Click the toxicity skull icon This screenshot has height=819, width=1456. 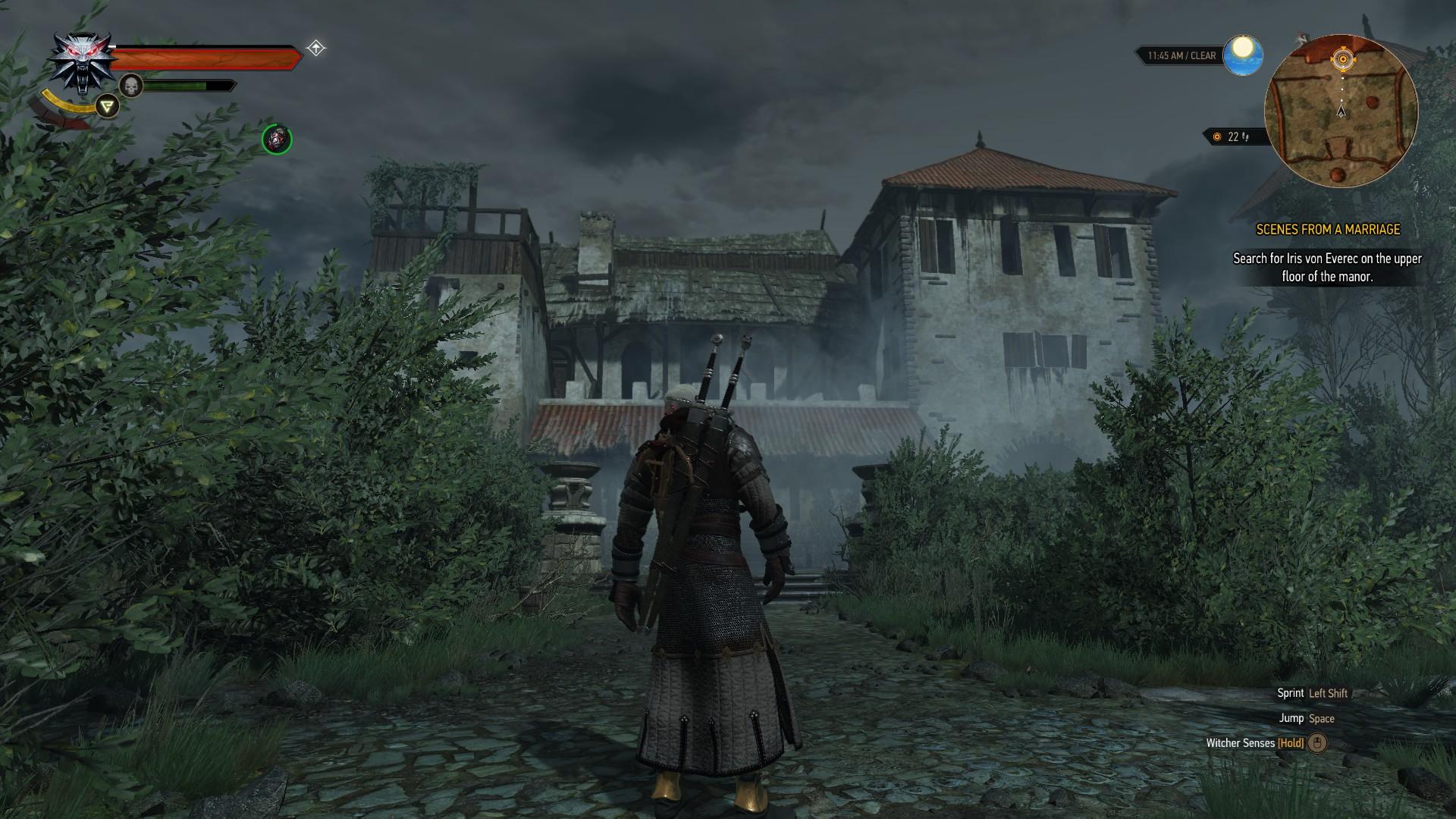[x=131, y=86]
